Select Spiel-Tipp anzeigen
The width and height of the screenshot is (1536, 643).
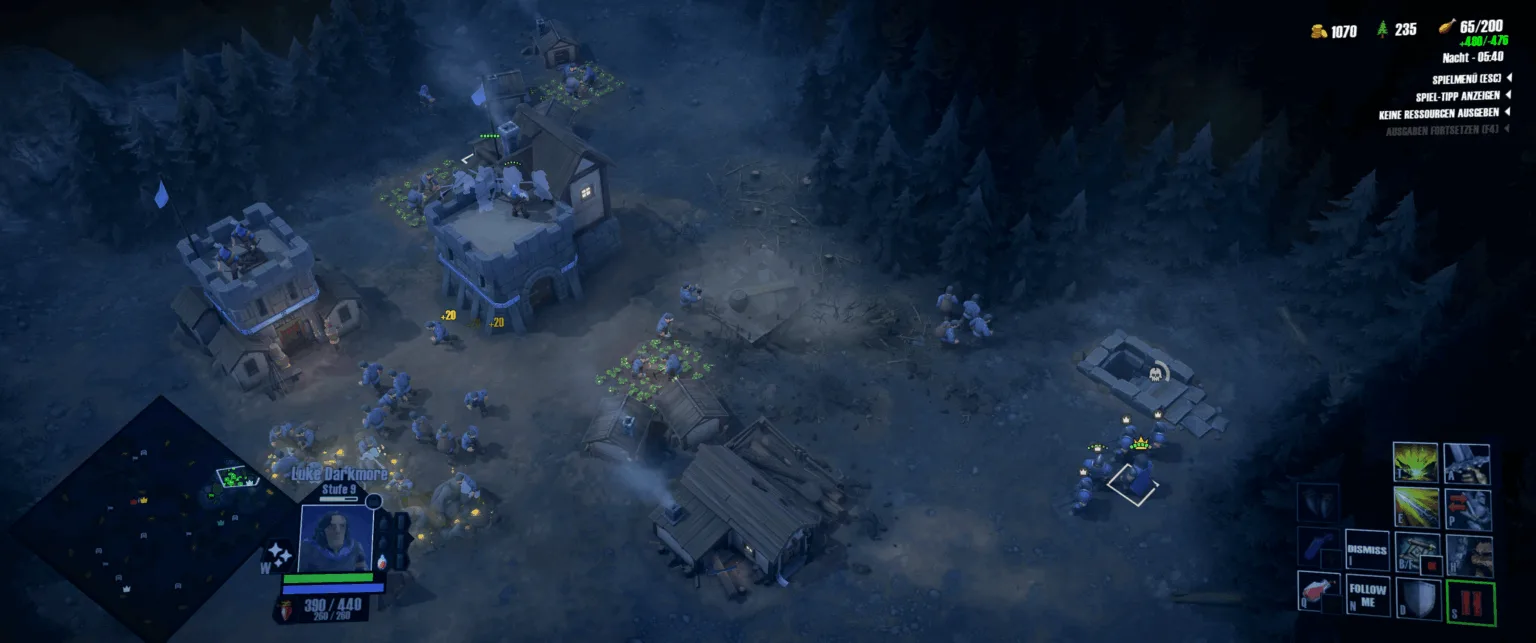[x=1458, y=96]
